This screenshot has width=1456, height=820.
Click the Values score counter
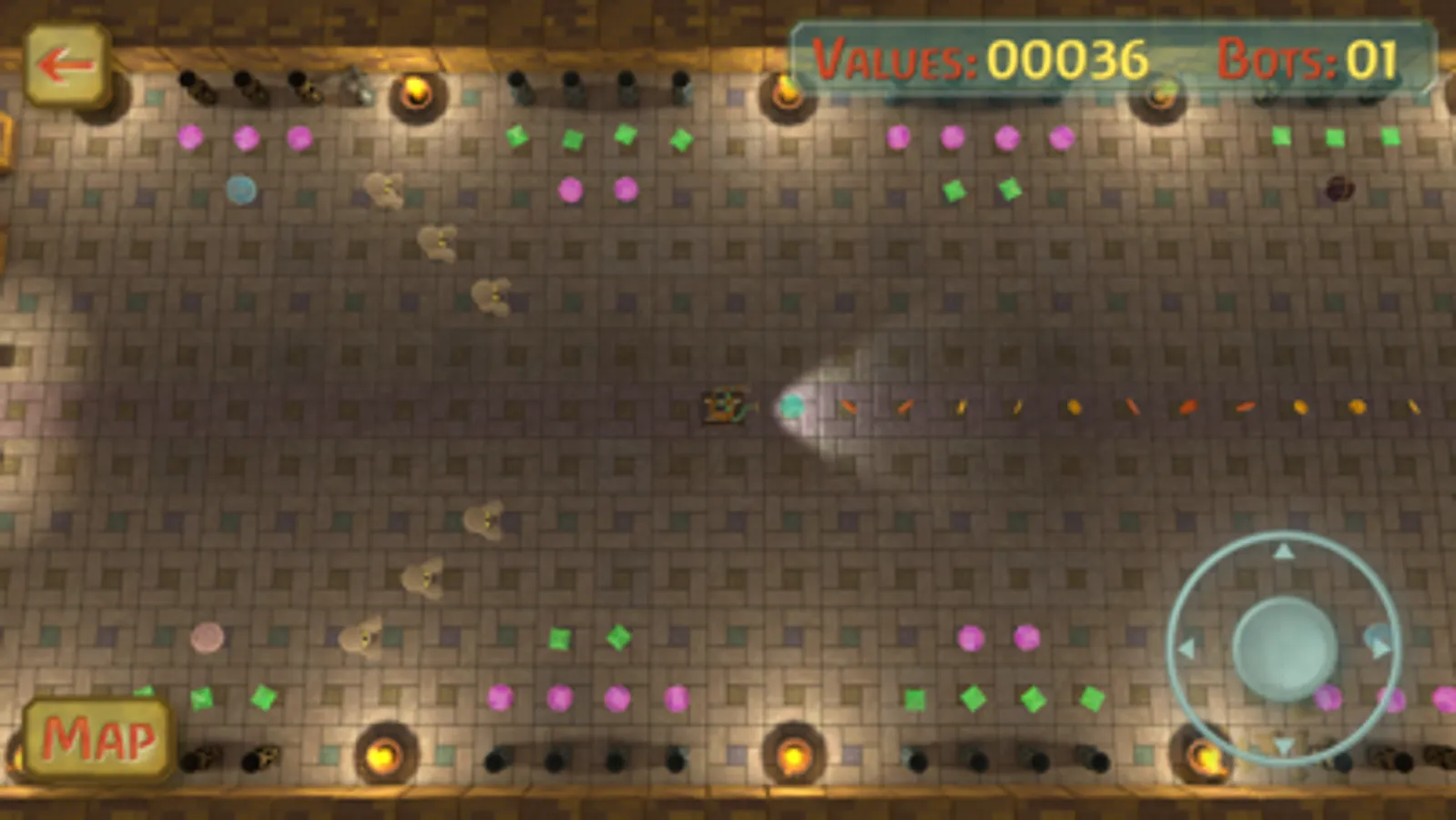point(979,57)
